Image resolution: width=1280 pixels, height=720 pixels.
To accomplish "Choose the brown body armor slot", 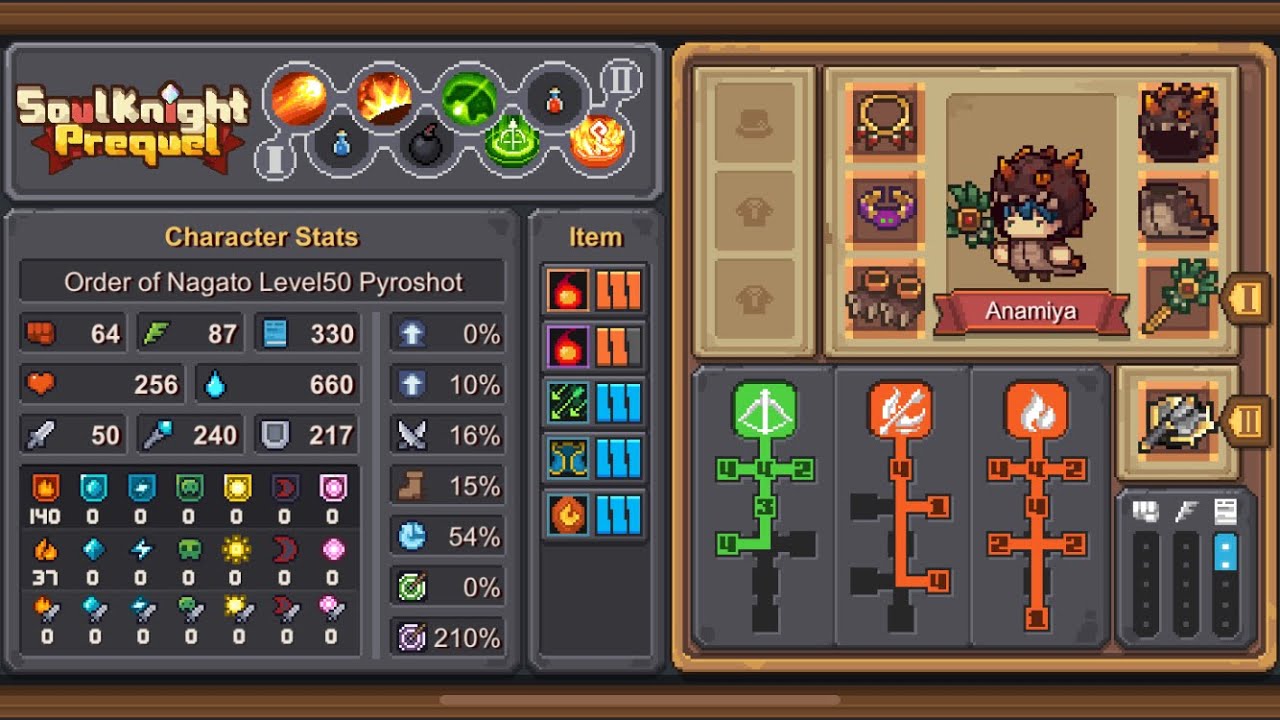I will point(1176,209).
